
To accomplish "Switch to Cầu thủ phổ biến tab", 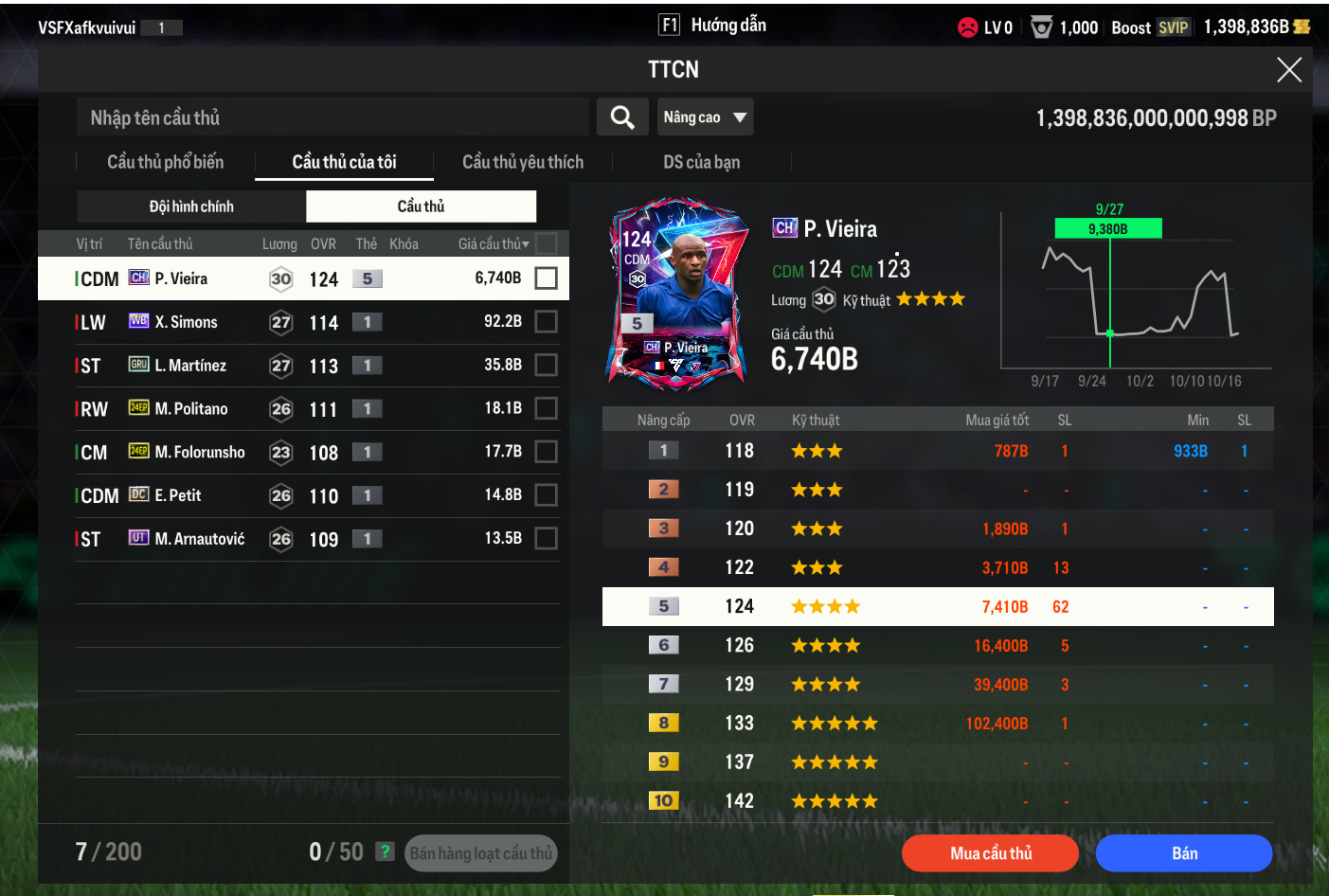I will coord(166,162).
